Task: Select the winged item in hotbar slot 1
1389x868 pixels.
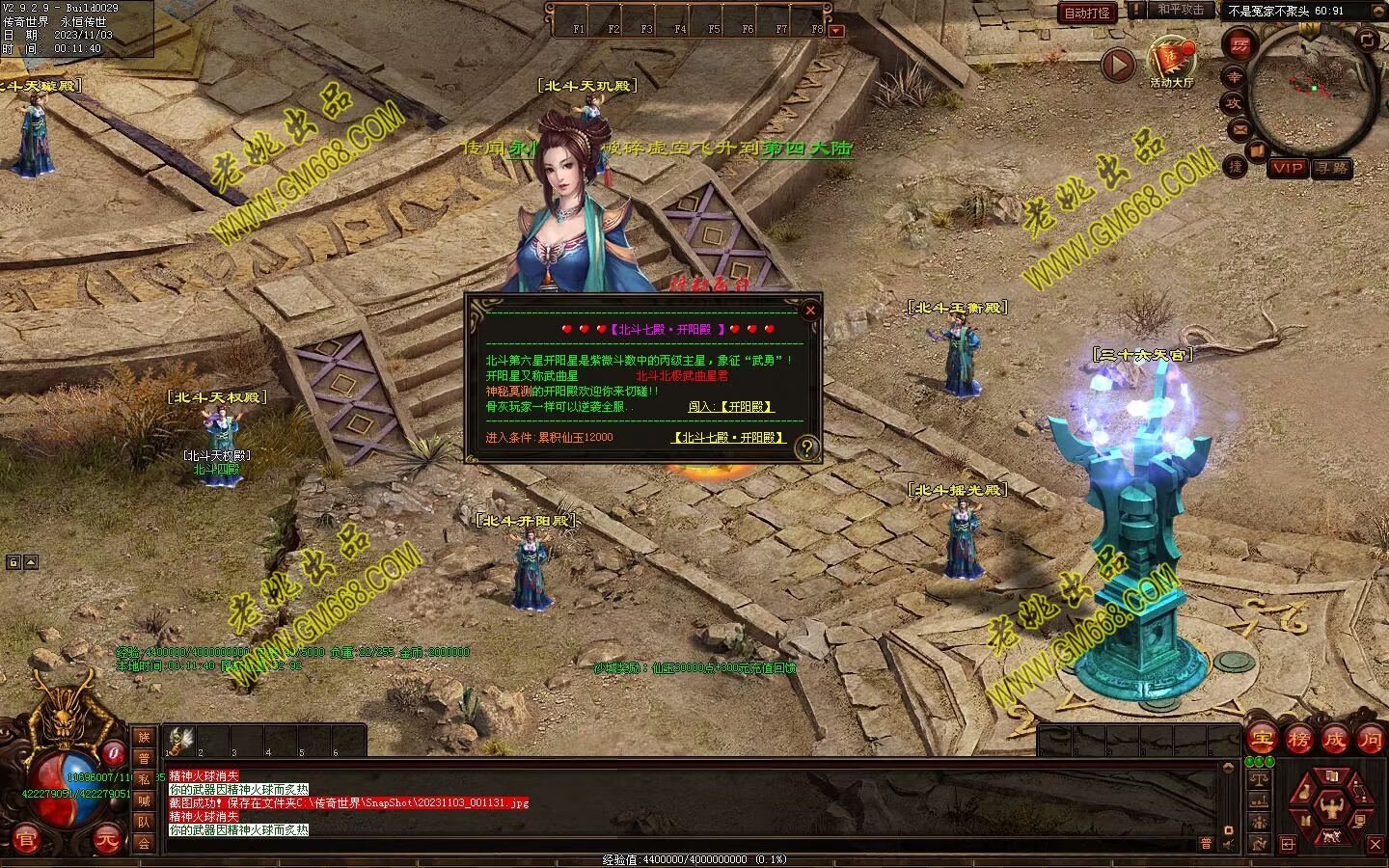Action: pos(180,739)
